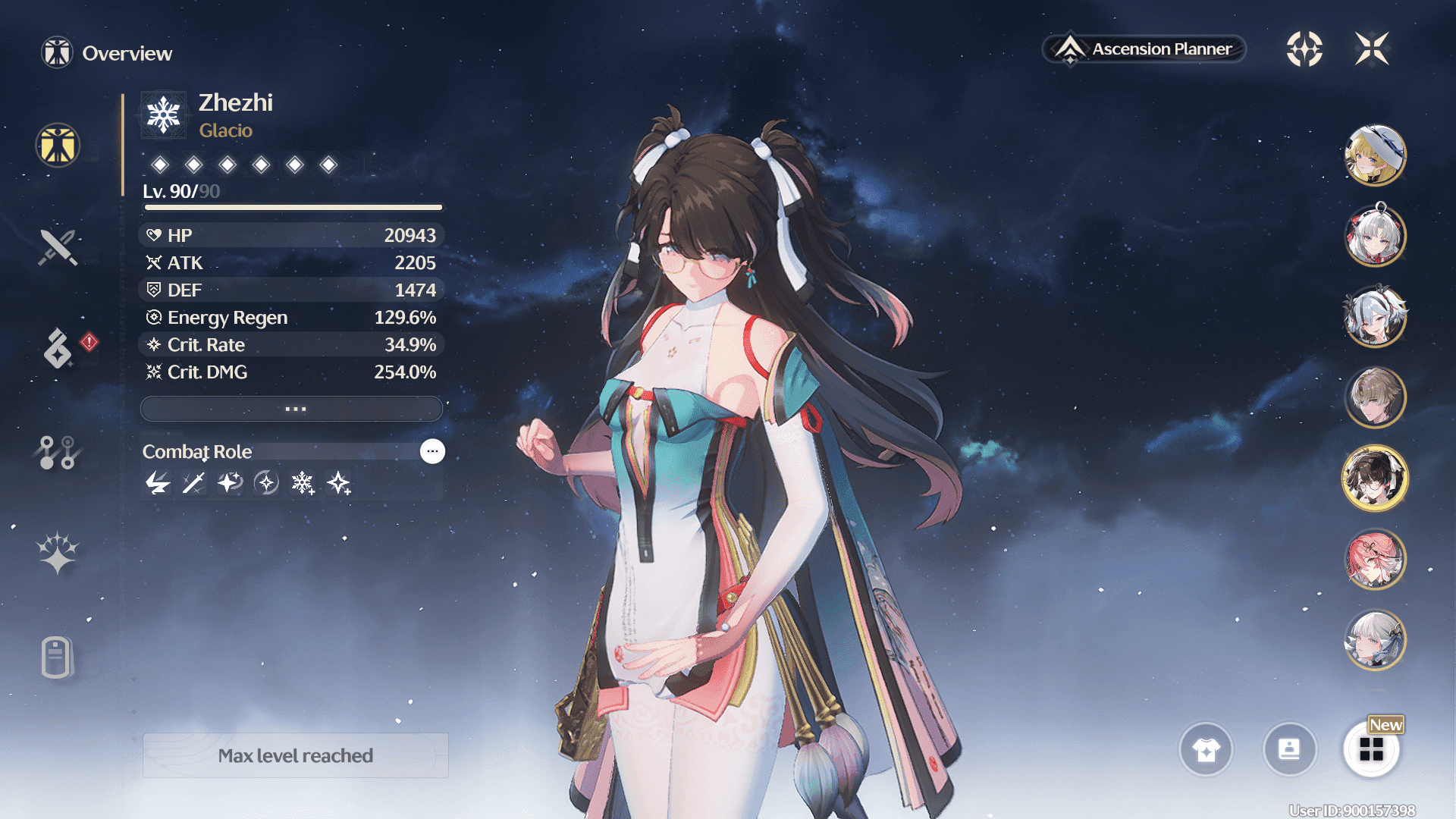This screenshot has width=1456, height=819.
Task: Expand the full stats list with three dots
Action: click(x=292, y=409)
